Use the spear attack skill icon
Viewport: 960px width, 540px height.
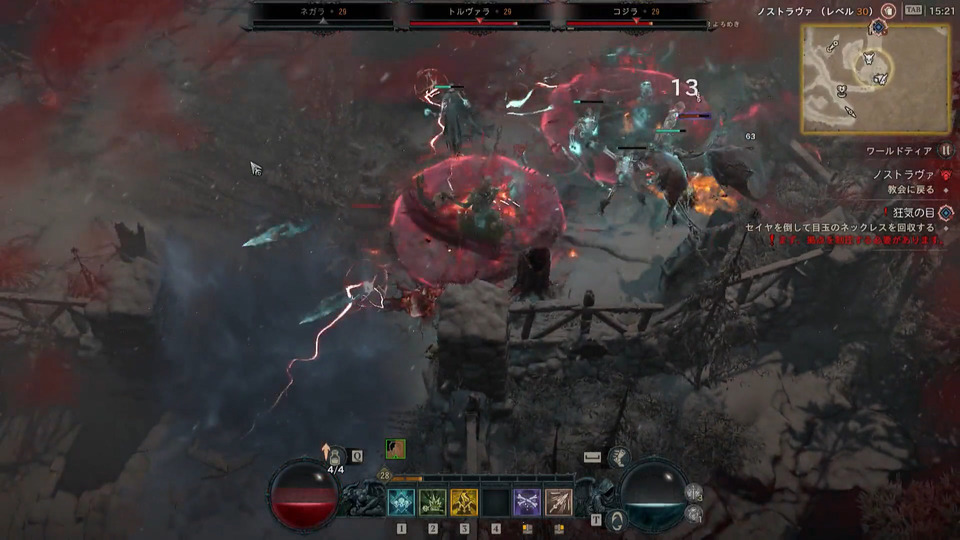558,502
